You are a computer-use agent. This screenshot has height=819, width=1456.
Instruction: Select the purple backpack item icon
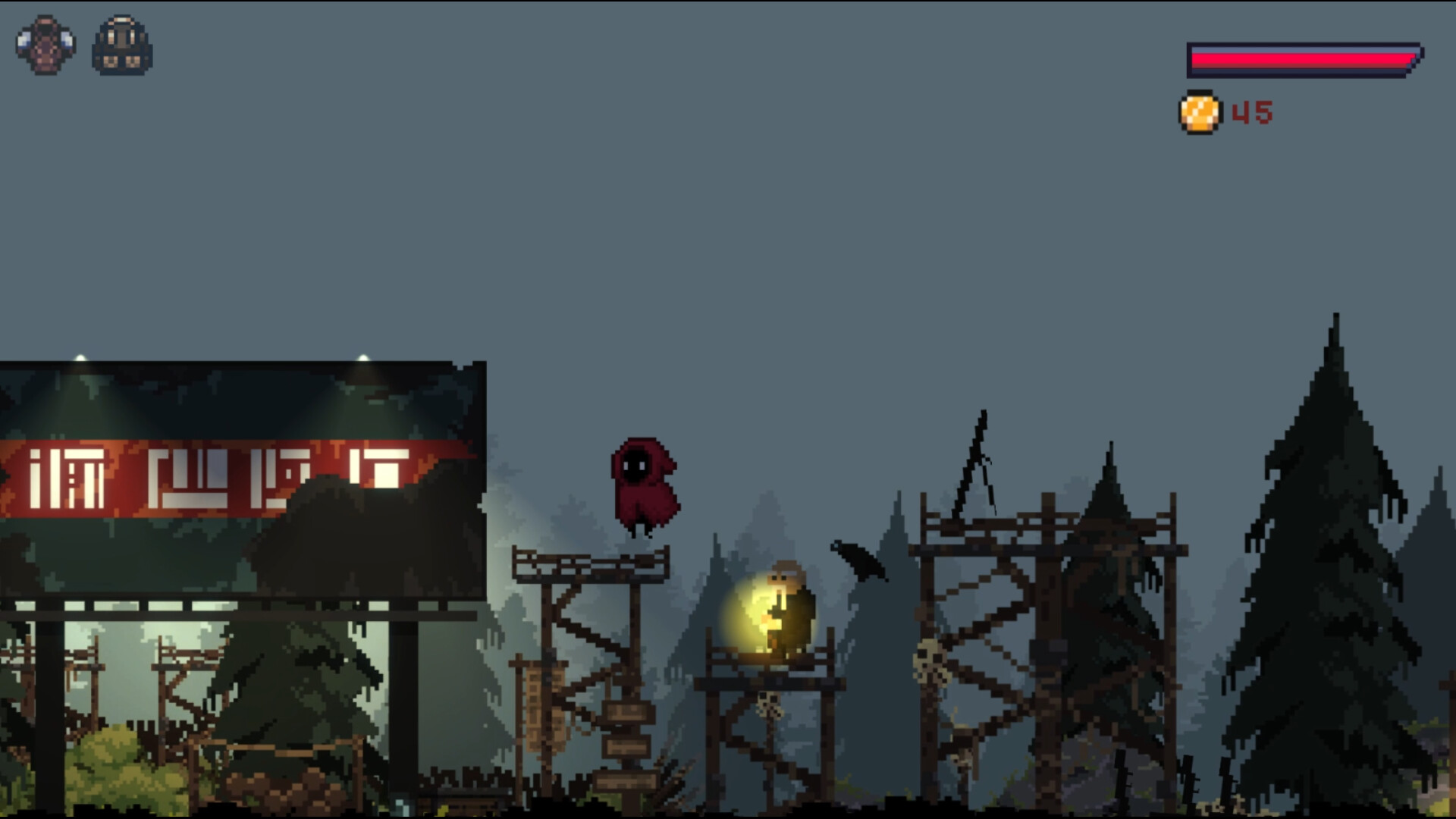43,45
